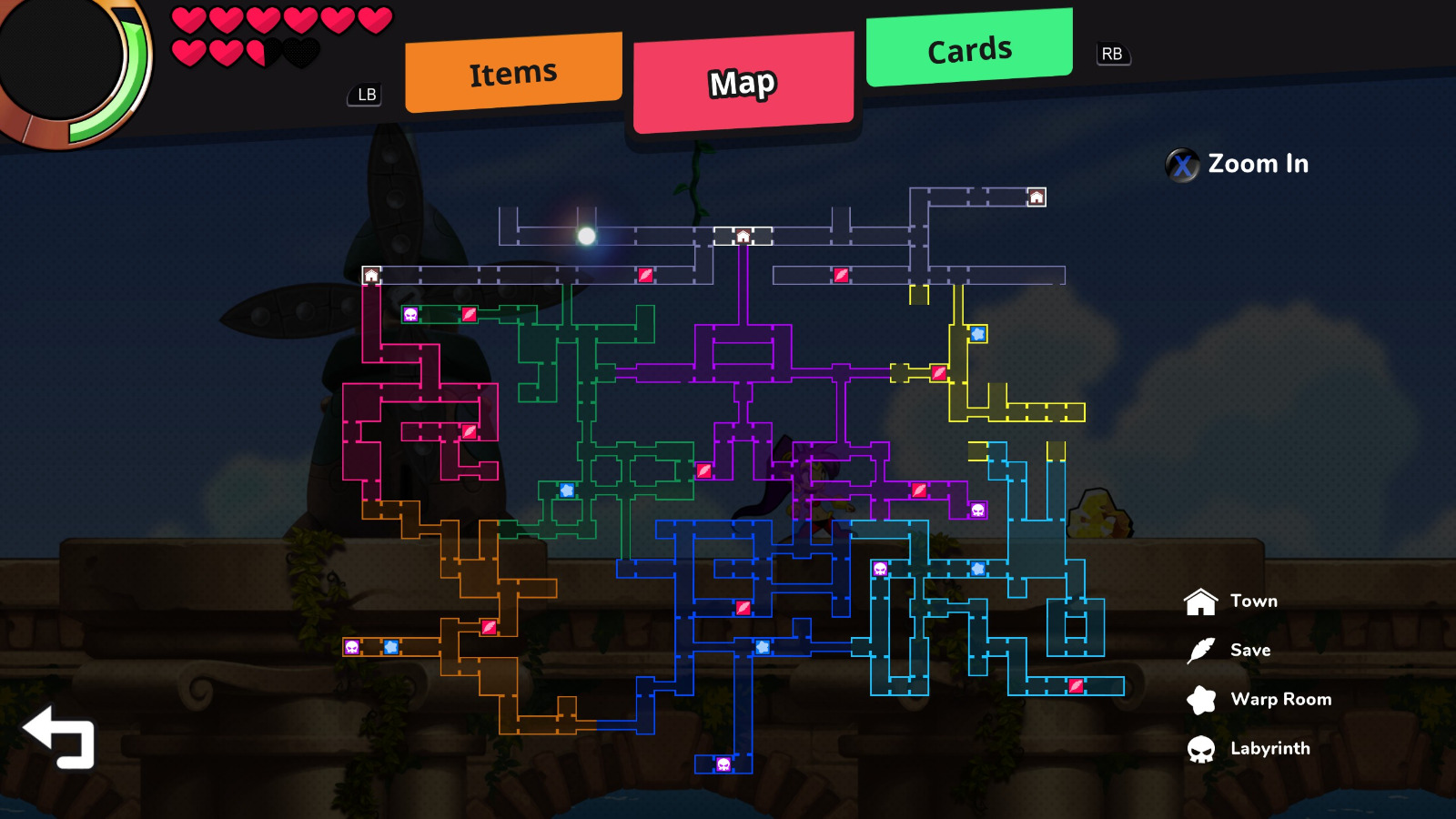Click the Save feather icon in the legend
The width and height of the screenshot is (1456, 819).
pyautogui.click(x=1201, y=650)
